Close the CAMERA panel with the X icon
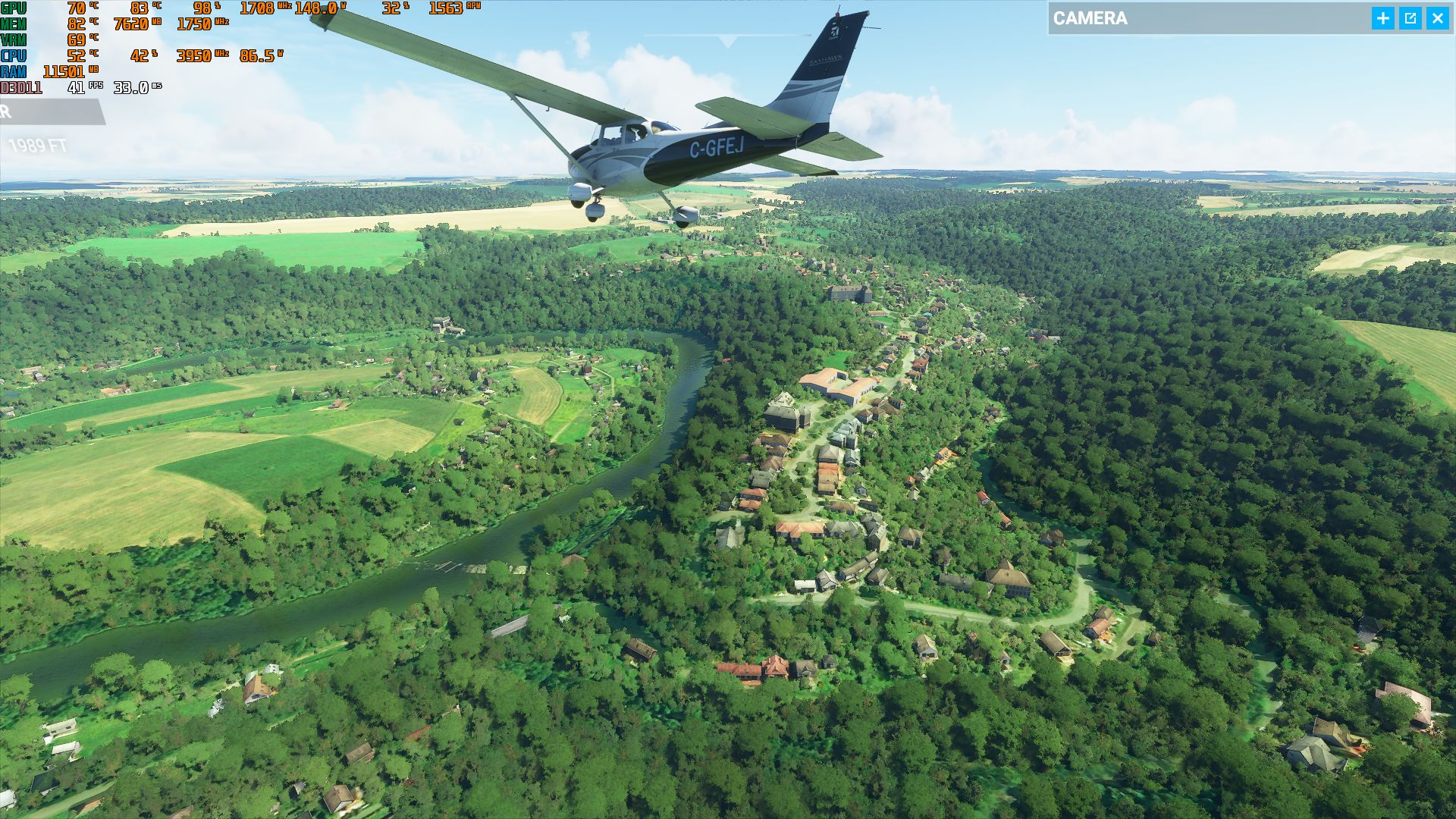Screen dimensions: 1456x819 1438,17
